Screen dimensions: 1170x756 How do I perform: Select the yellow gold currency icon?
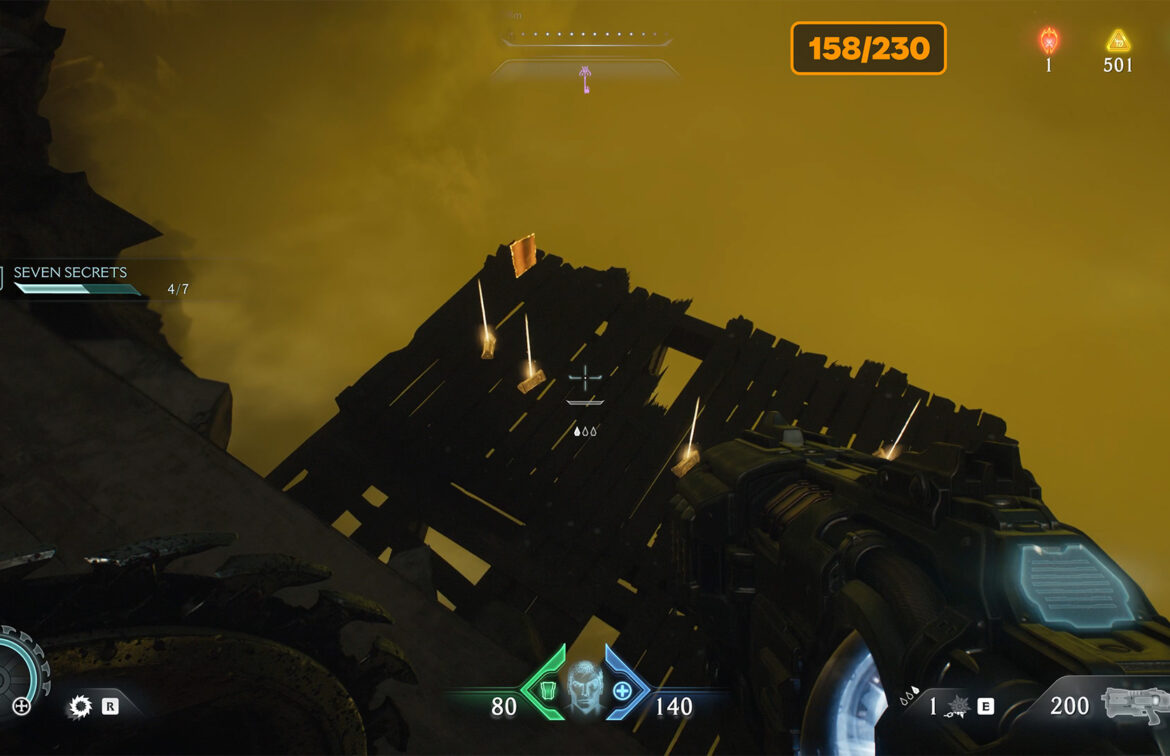(1118, 41)
